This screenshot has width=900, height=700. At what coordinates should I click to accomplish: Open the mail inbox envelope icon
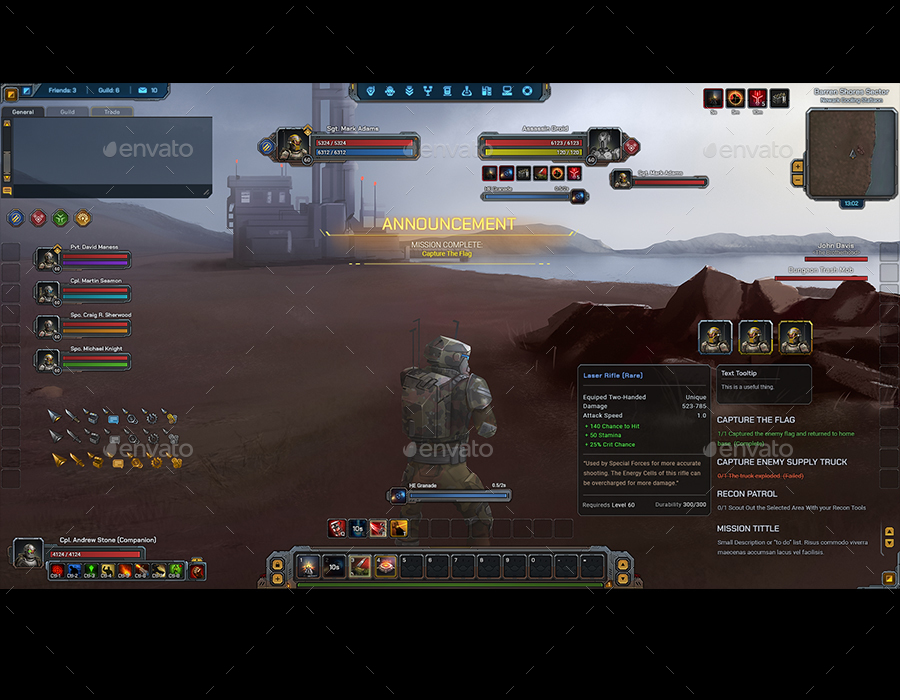click(143, 91)
